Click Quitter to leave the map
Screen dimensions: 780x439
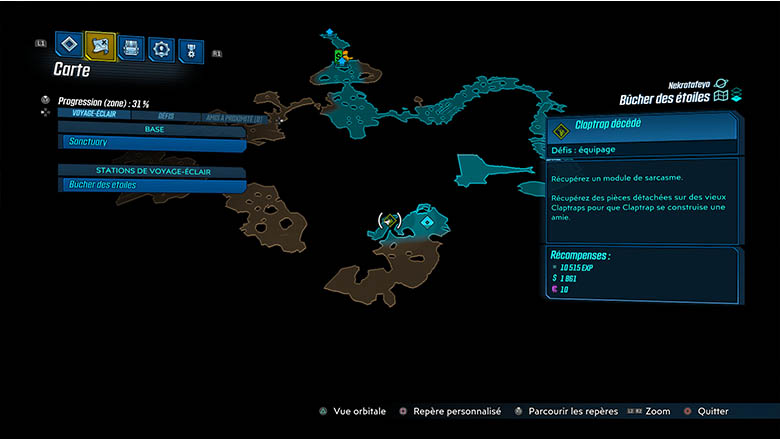tap(706, 411)
